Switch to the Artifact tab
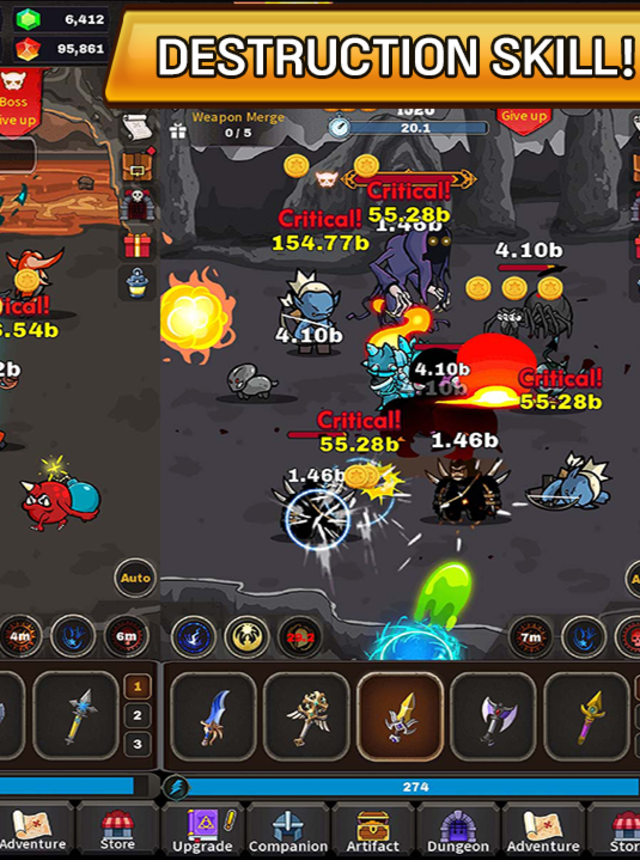This screenshot has height=860, width=640. tap(374, 830)
